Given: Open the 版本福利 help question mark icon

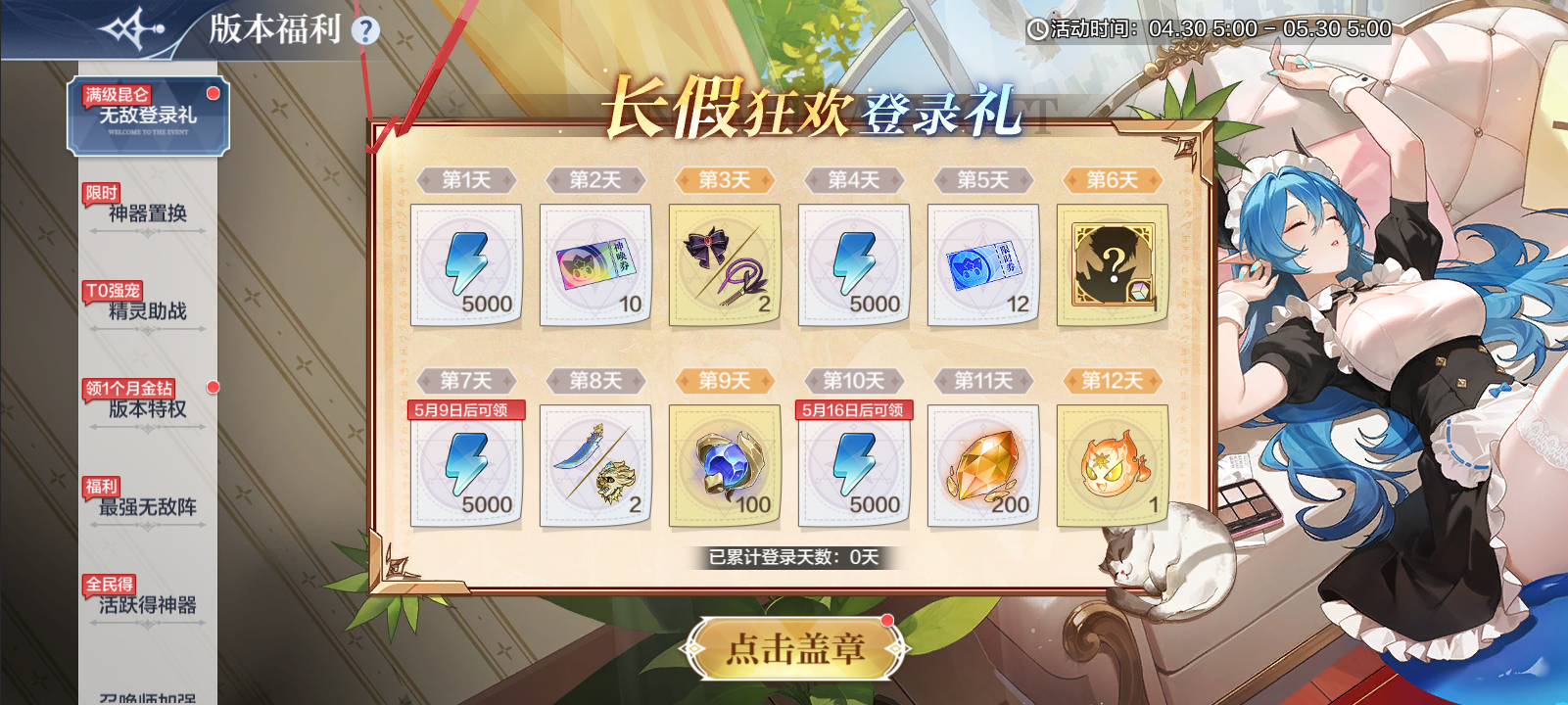Looking at the screenshot, I should click(x=365, y=30).
